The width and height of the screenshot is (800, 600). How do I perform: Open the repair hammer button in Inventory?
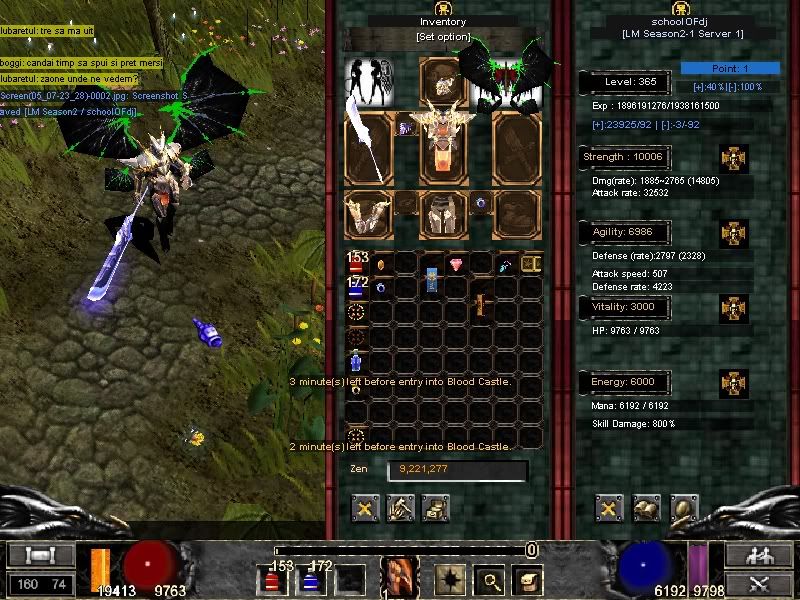pos(402,509)
